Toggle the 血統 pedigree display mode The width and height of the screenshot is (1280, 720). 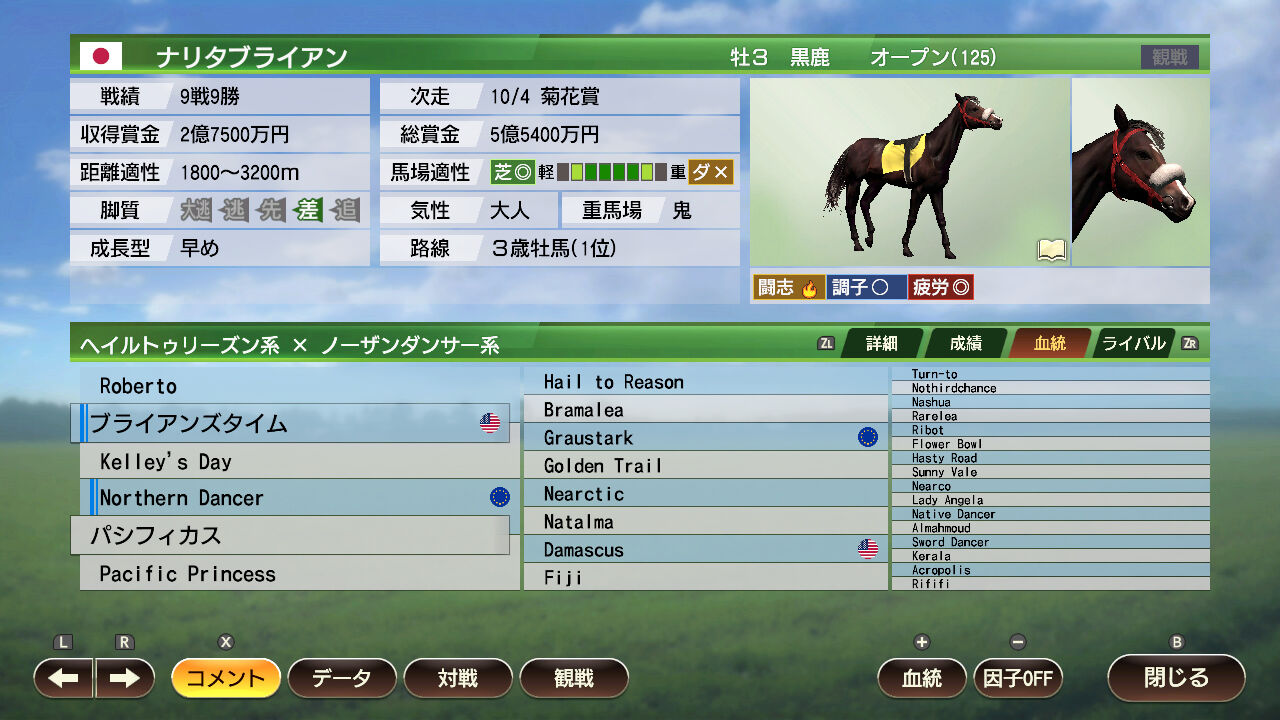point(920,678)
